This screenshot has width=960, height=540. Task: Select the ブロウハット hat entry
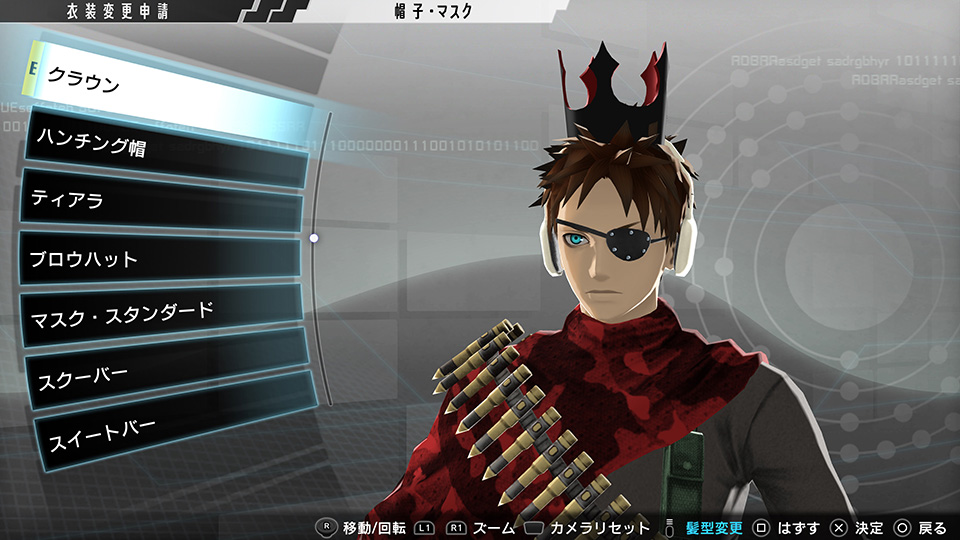tap(160, 260)
